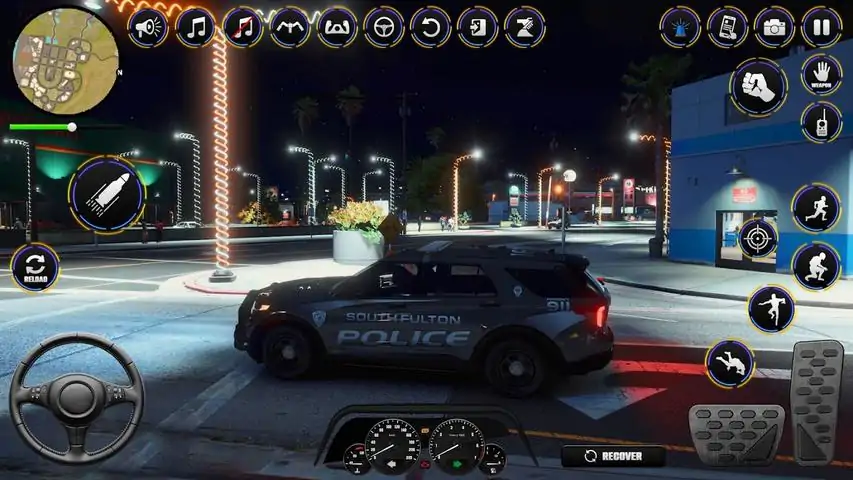Fire the bullet rocket button

(x=107, y=193)
